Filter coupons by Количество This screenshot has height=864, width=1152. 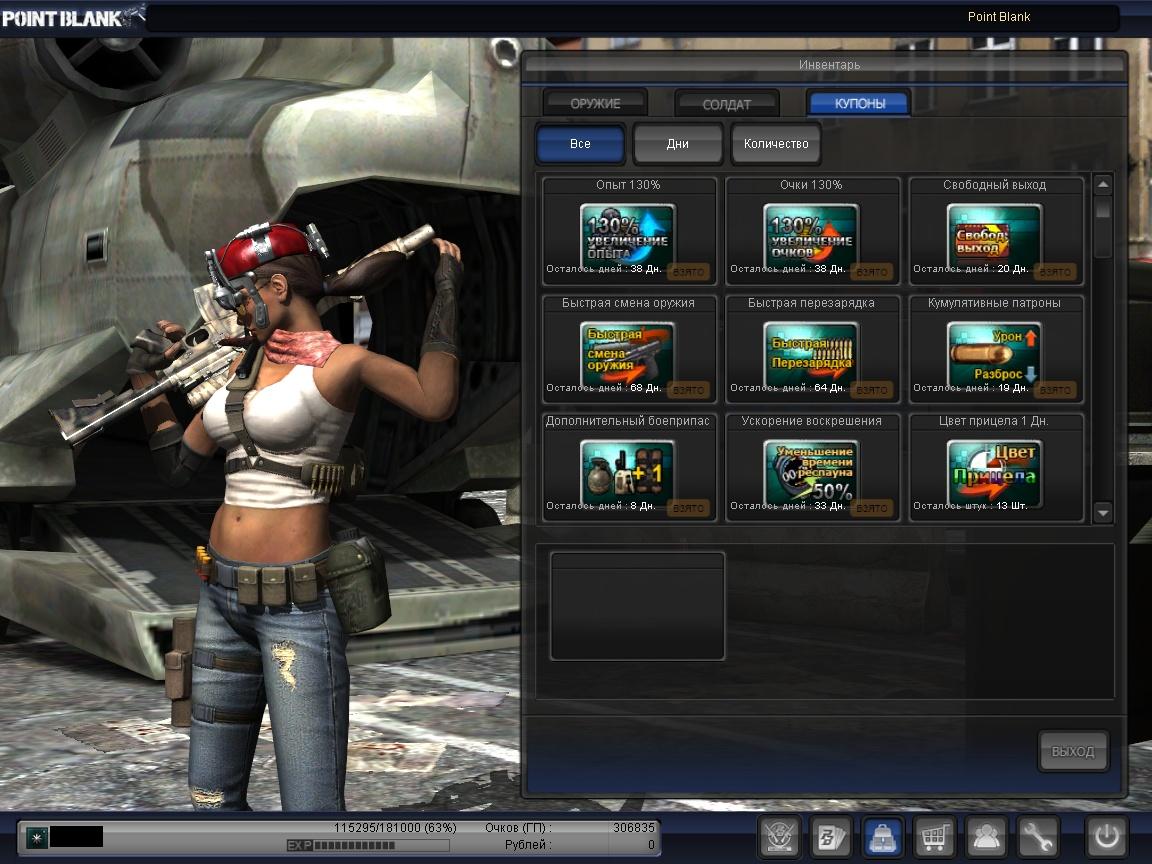click(776, 144)
